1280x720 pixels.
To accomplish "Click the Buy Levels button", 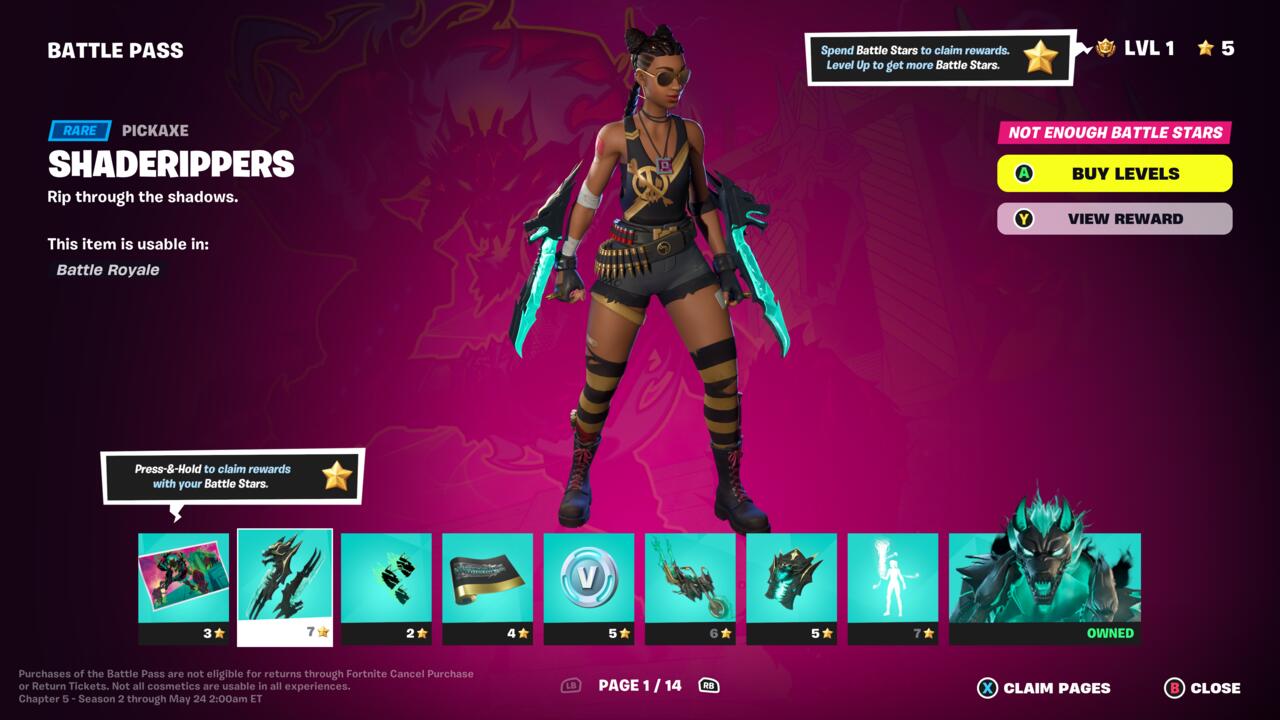I will pos(1114,173).
